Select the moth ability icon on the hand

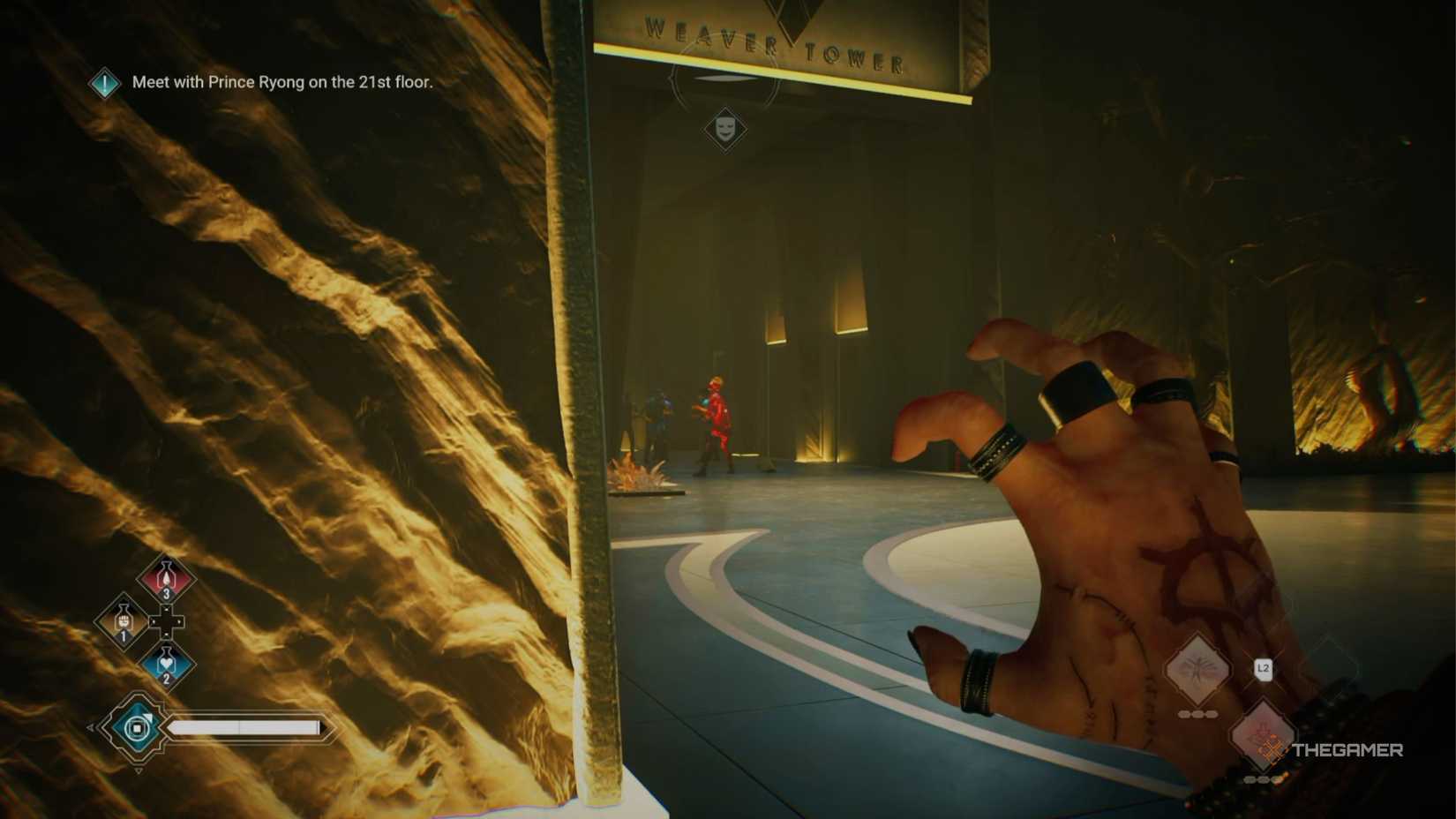point(1197,669)
